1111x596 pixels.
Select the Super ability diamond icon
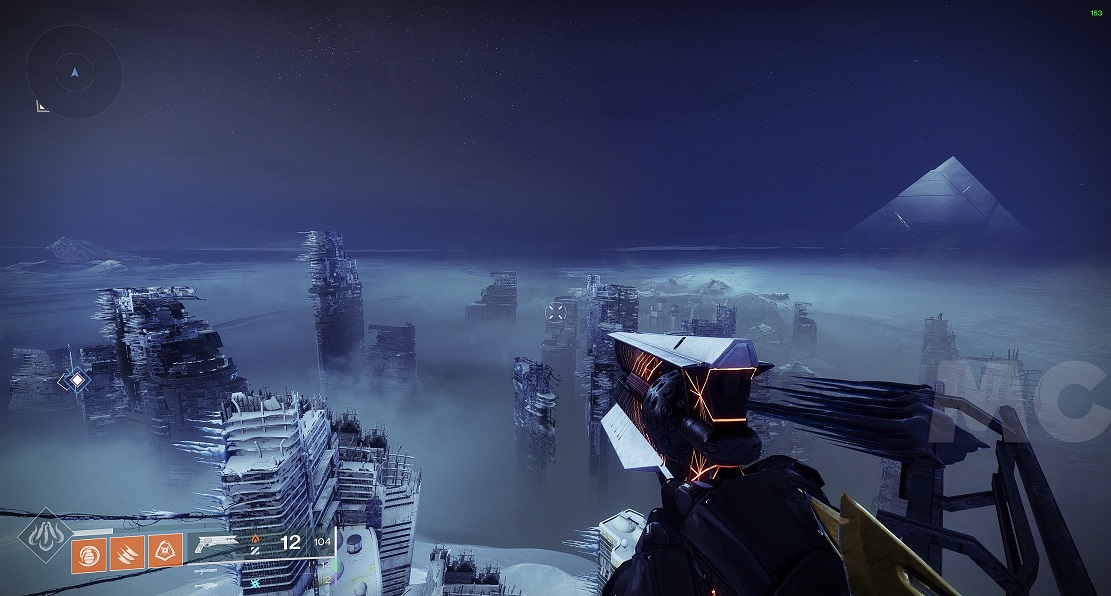pos(44,535)
